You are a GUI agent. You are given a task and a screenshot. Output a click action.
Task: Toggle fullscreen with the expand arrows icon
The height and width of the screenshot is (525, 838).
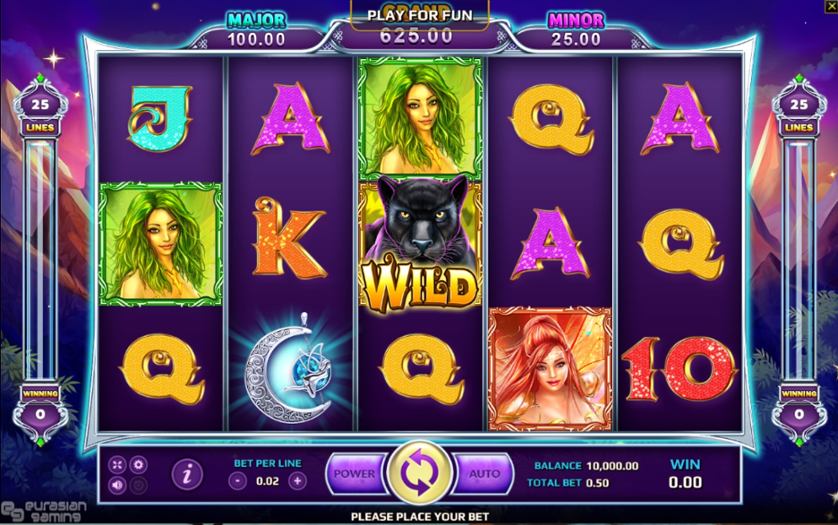tap(118, 465)
